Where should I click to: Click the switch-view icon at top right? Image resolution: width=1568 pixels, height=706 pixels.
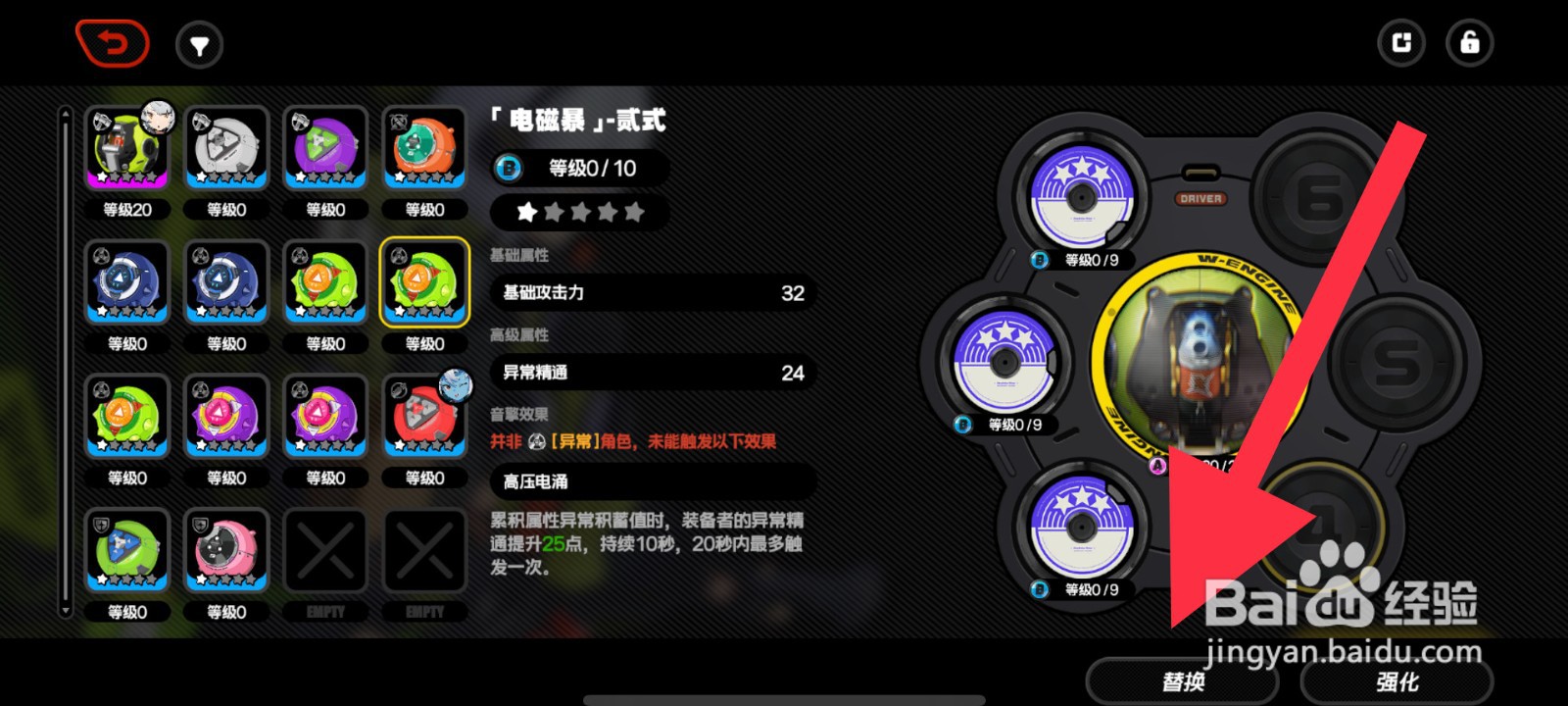coord(1400,43)
